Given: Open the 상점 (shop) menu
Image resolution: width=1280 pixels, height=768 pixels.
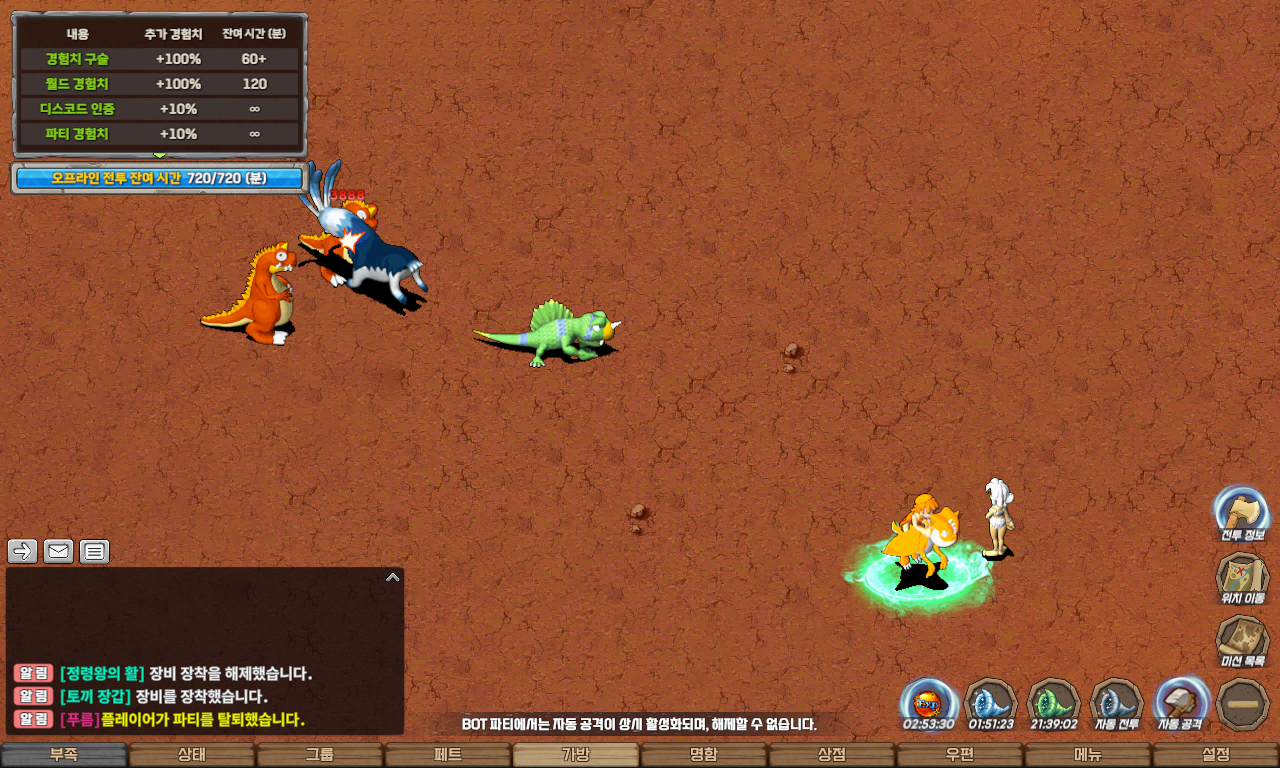Looking at the screenshot, I should [x=832, y=755].
